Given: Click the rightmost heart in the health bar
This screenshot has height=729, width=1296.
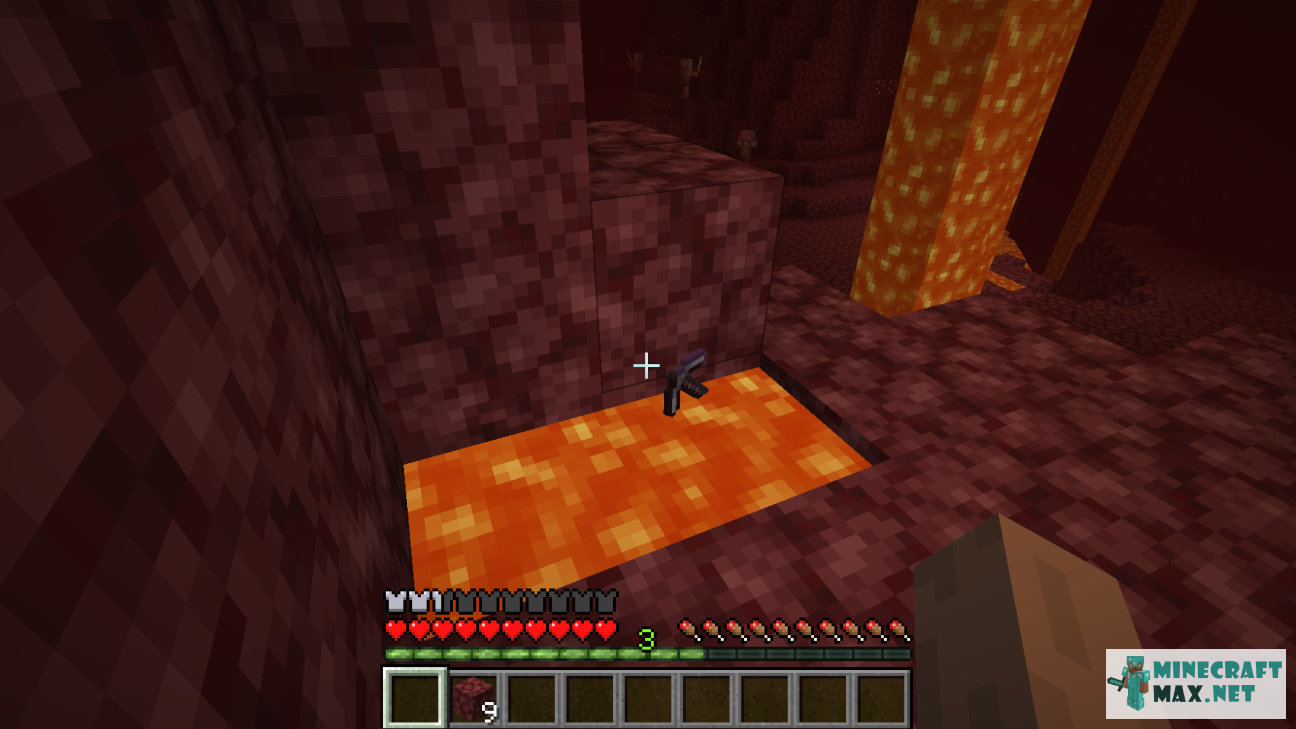Looking at the screenshot, I should point(605,630).
